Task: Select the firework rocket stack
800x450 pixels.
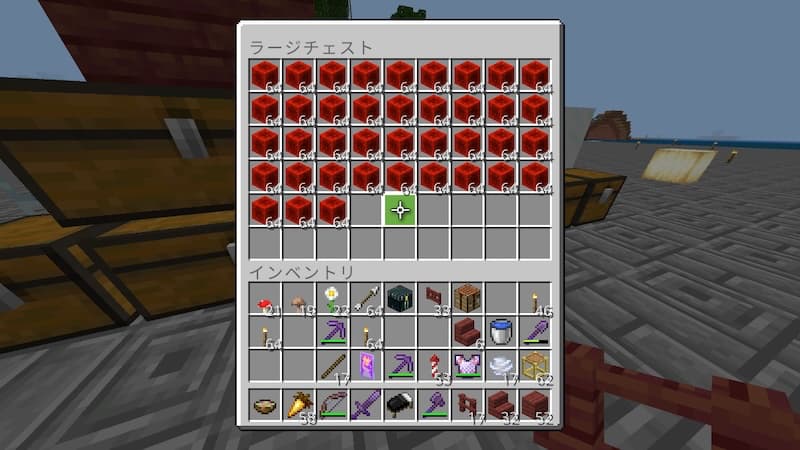Action: 434,365
